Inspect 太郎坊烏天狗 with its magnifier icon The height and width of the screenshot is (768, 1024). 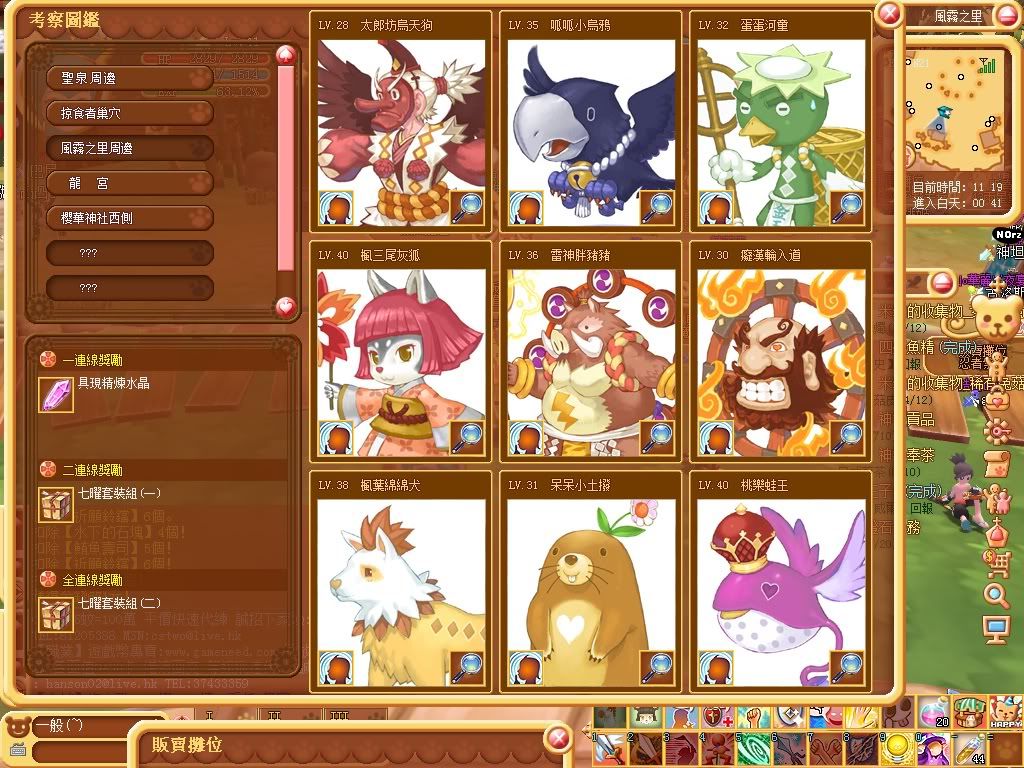466,207
